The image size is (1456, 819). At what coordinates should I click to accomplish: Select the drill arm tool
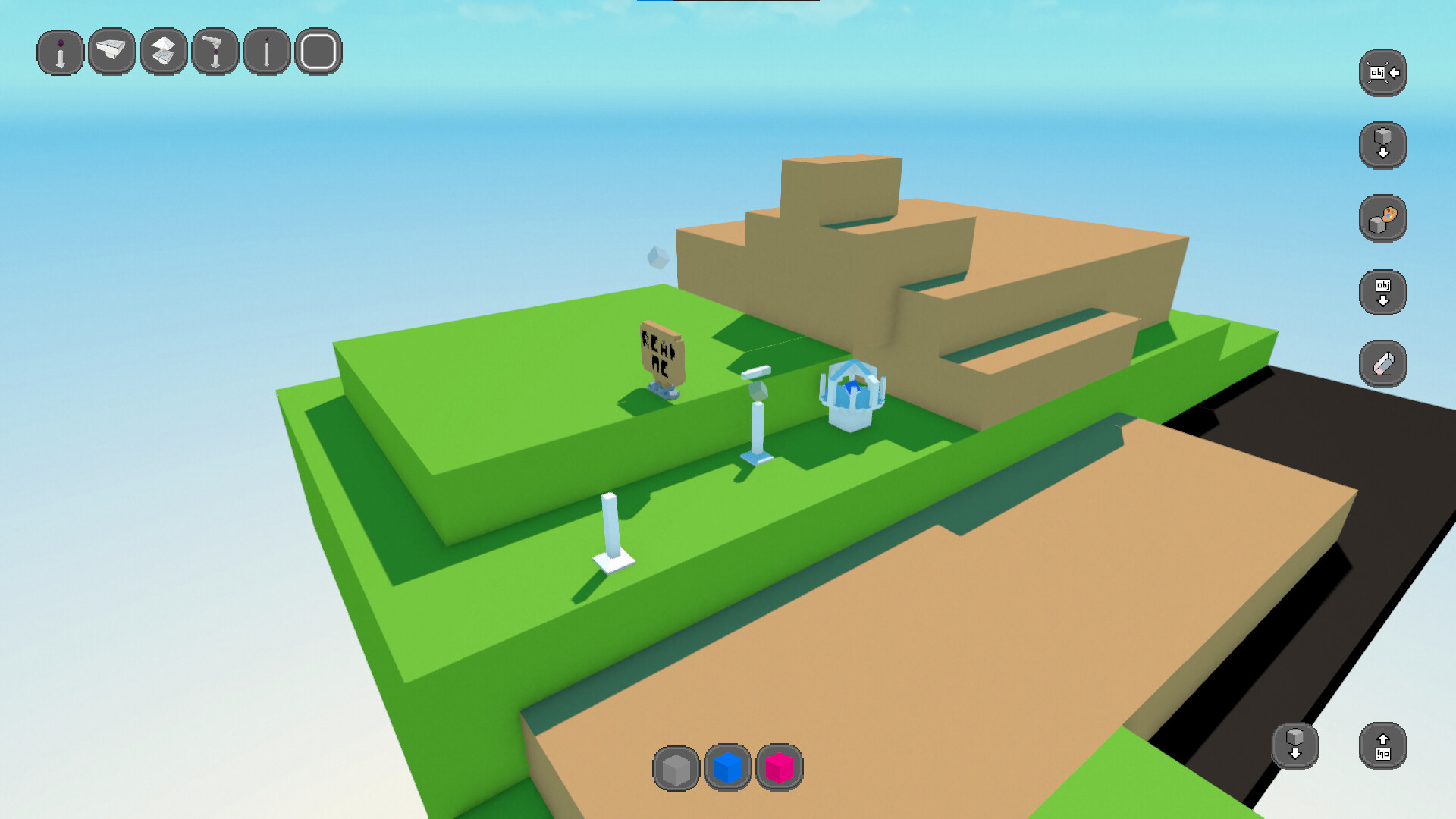click(215, 51)
